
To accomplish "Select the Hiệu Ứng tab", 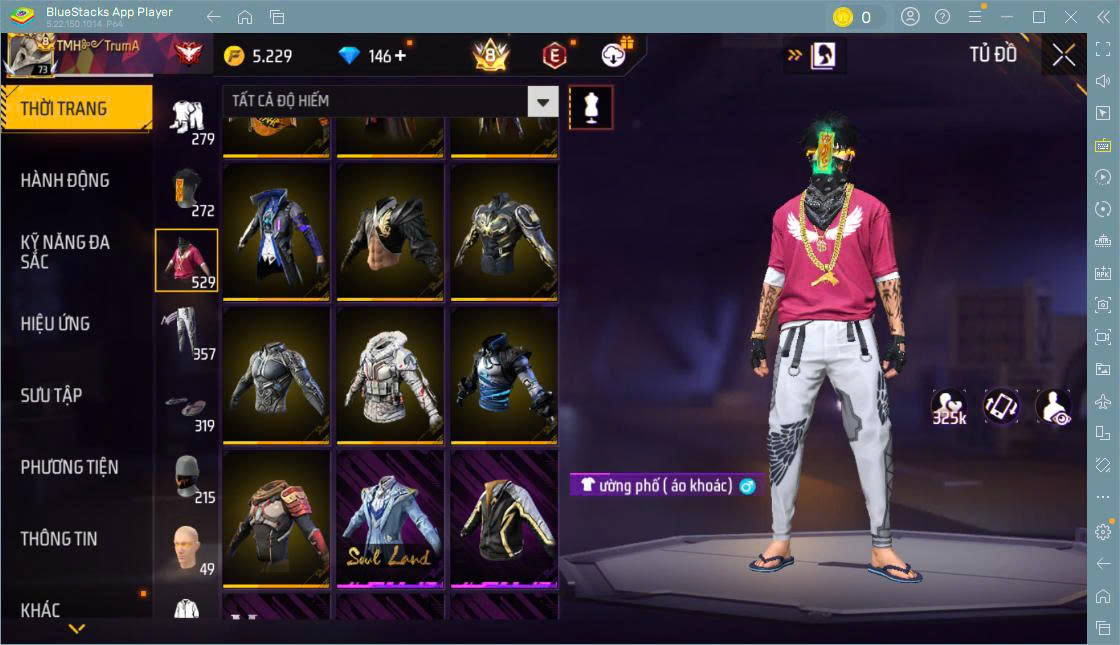I will [56, 324].
